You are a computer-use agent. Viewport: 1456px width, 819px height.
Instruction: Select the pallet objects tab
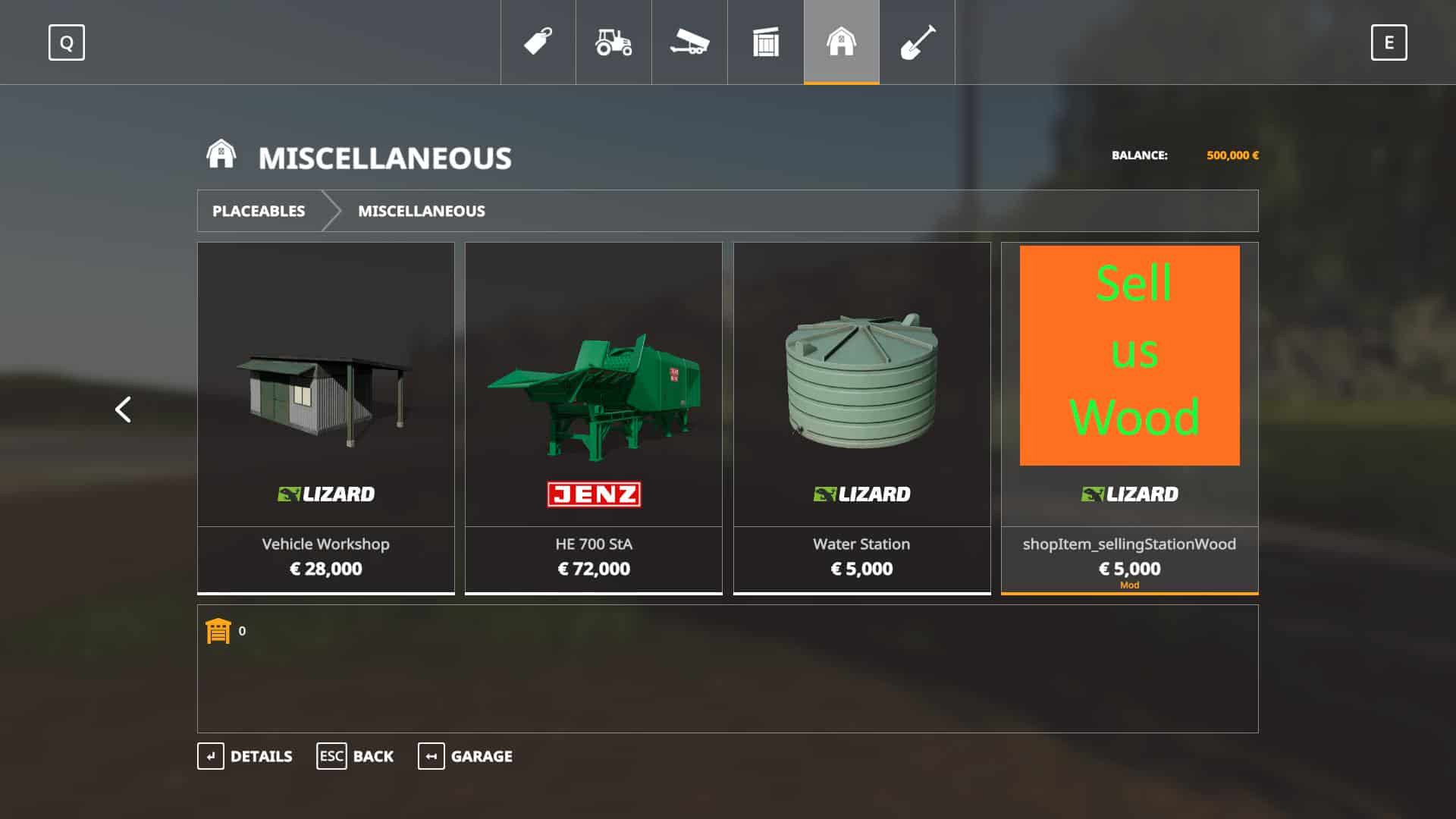click(766, 42)
